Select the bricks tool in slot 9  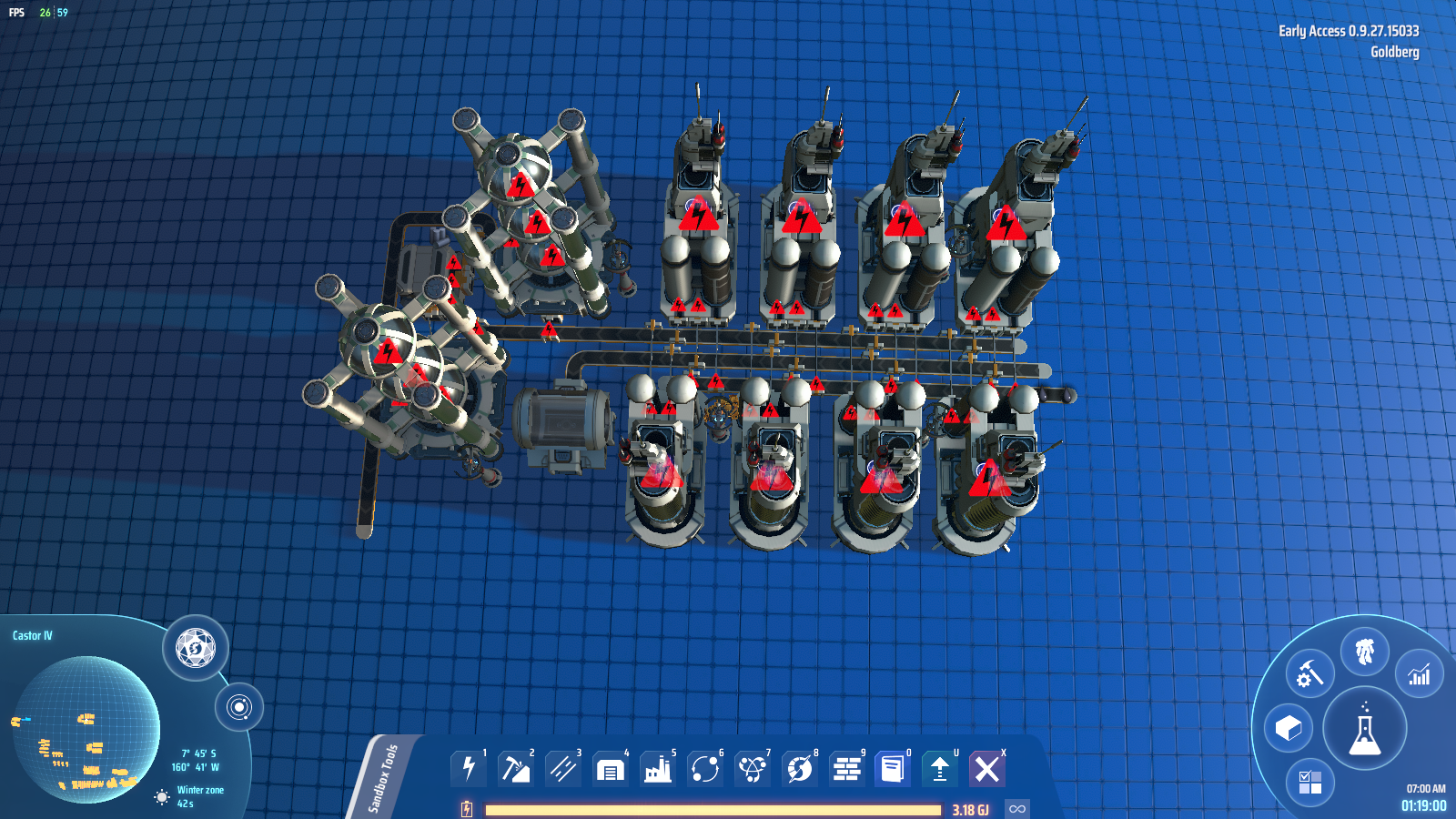pyautogui.click(x=847, y=769)
